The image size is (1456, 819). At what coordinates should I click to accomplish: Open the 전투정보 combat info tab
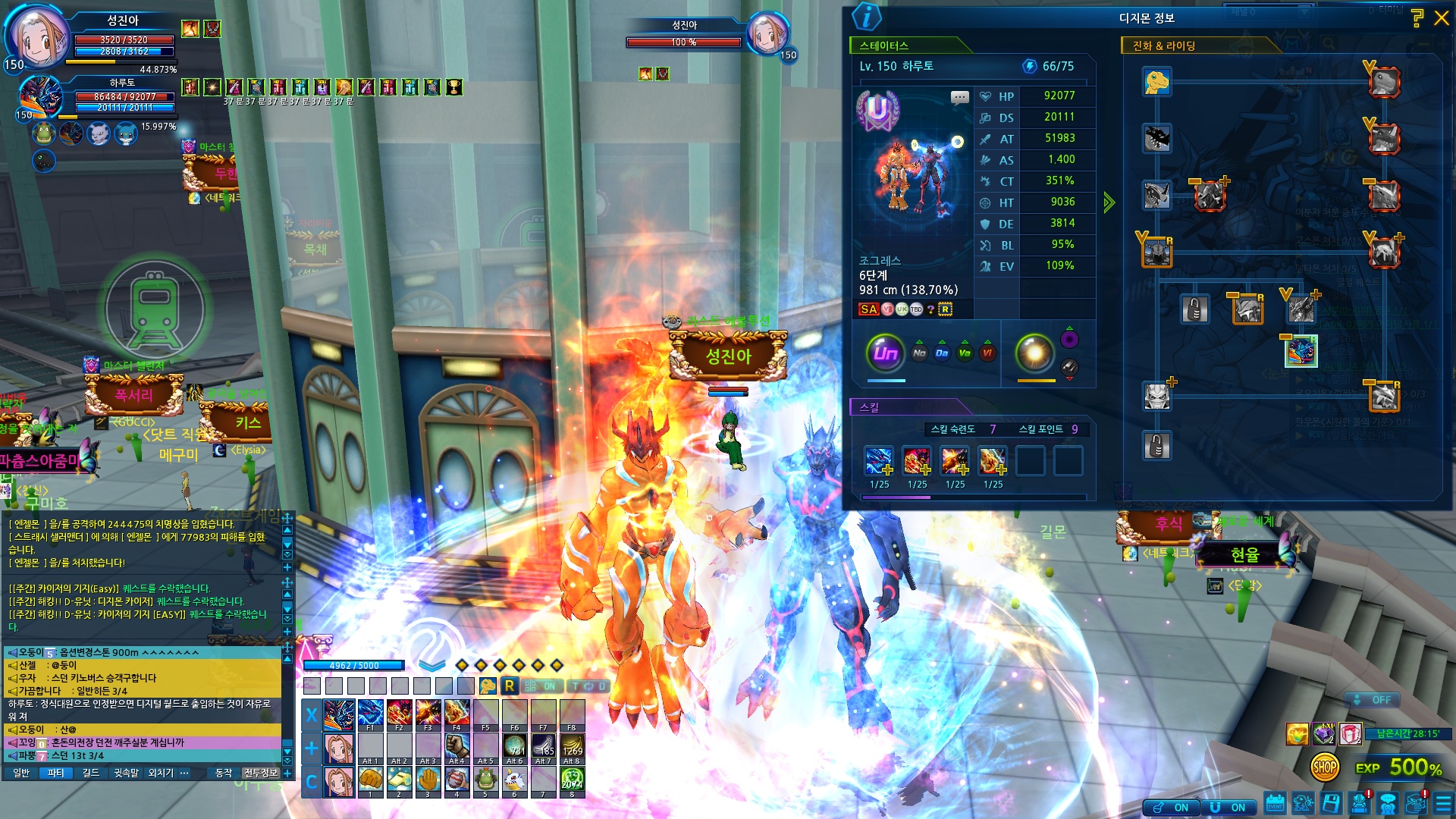tap(260, 773)
